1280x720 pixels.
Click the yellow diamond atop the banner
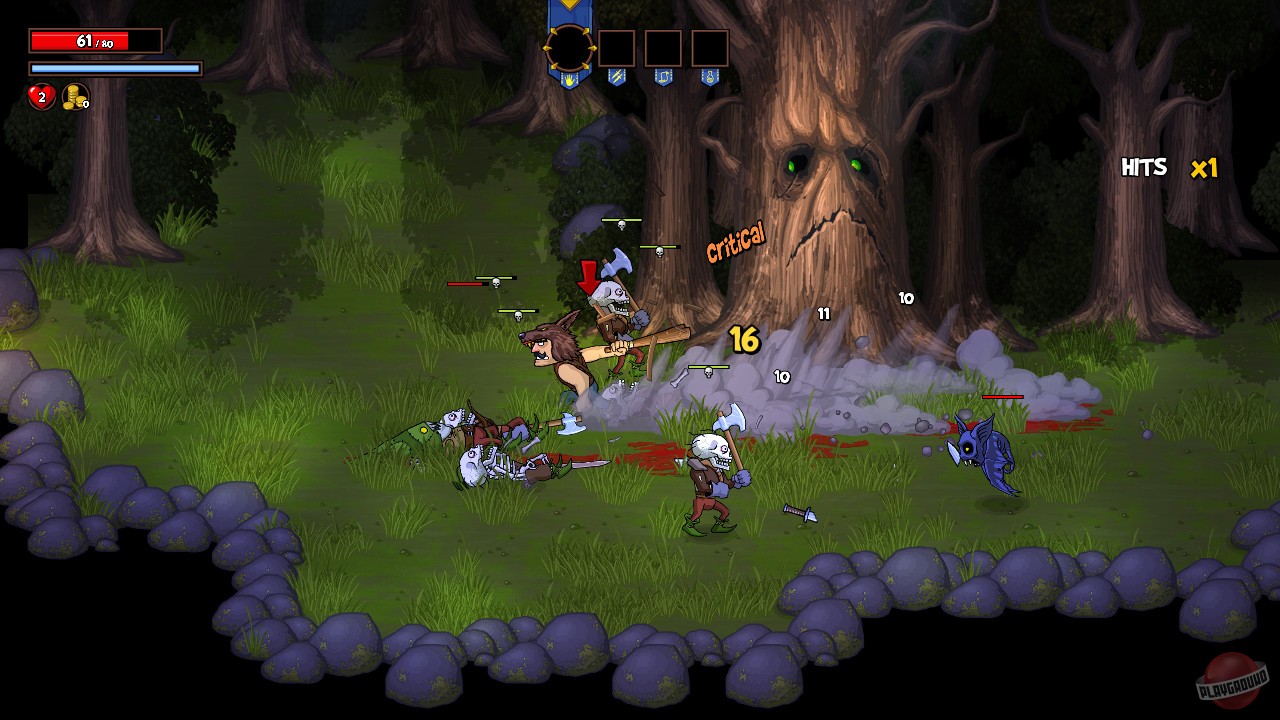tap(570, 8)
